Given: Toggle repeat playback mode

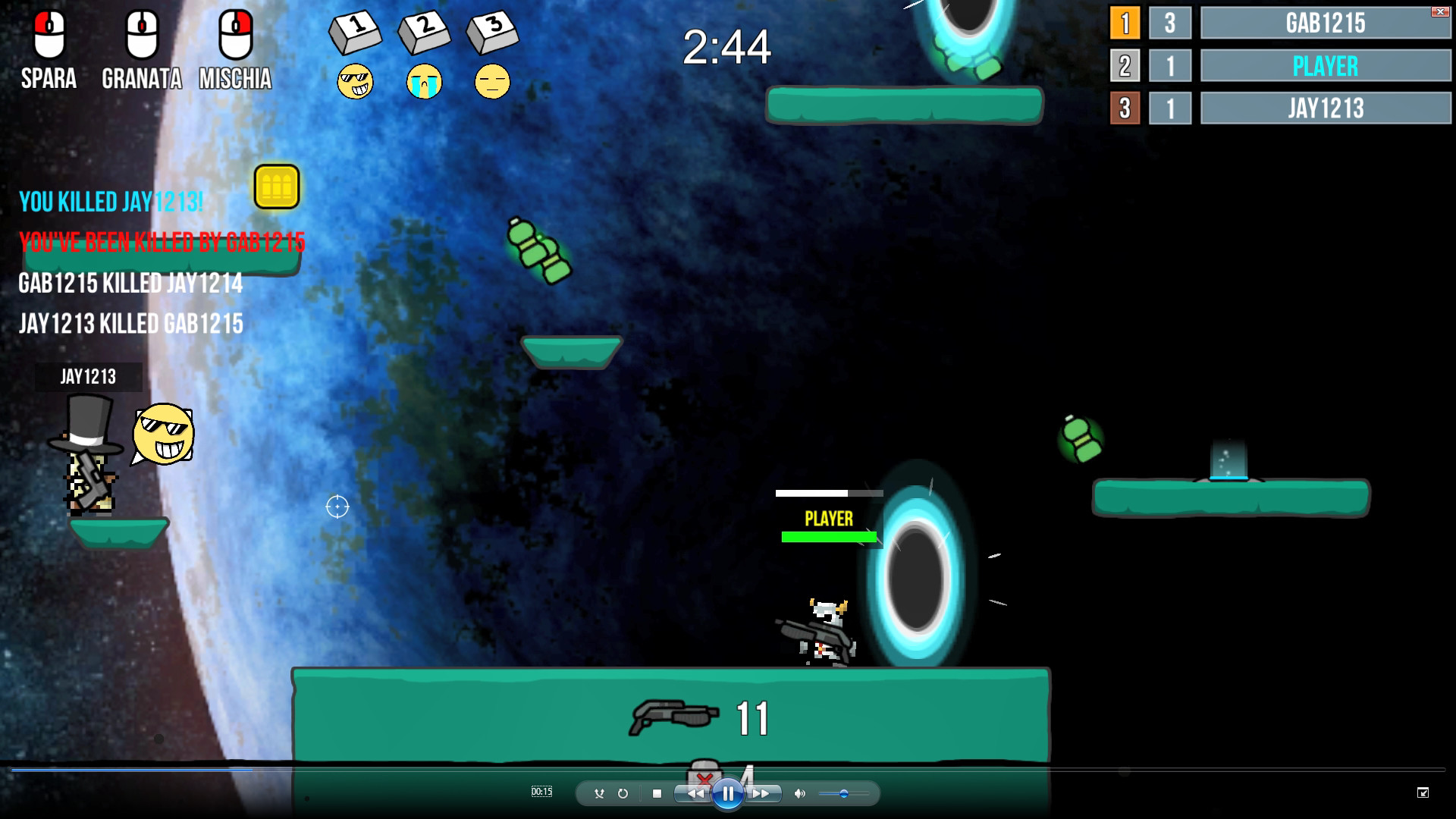Looking at the screenshot, I should pos(623,792).
